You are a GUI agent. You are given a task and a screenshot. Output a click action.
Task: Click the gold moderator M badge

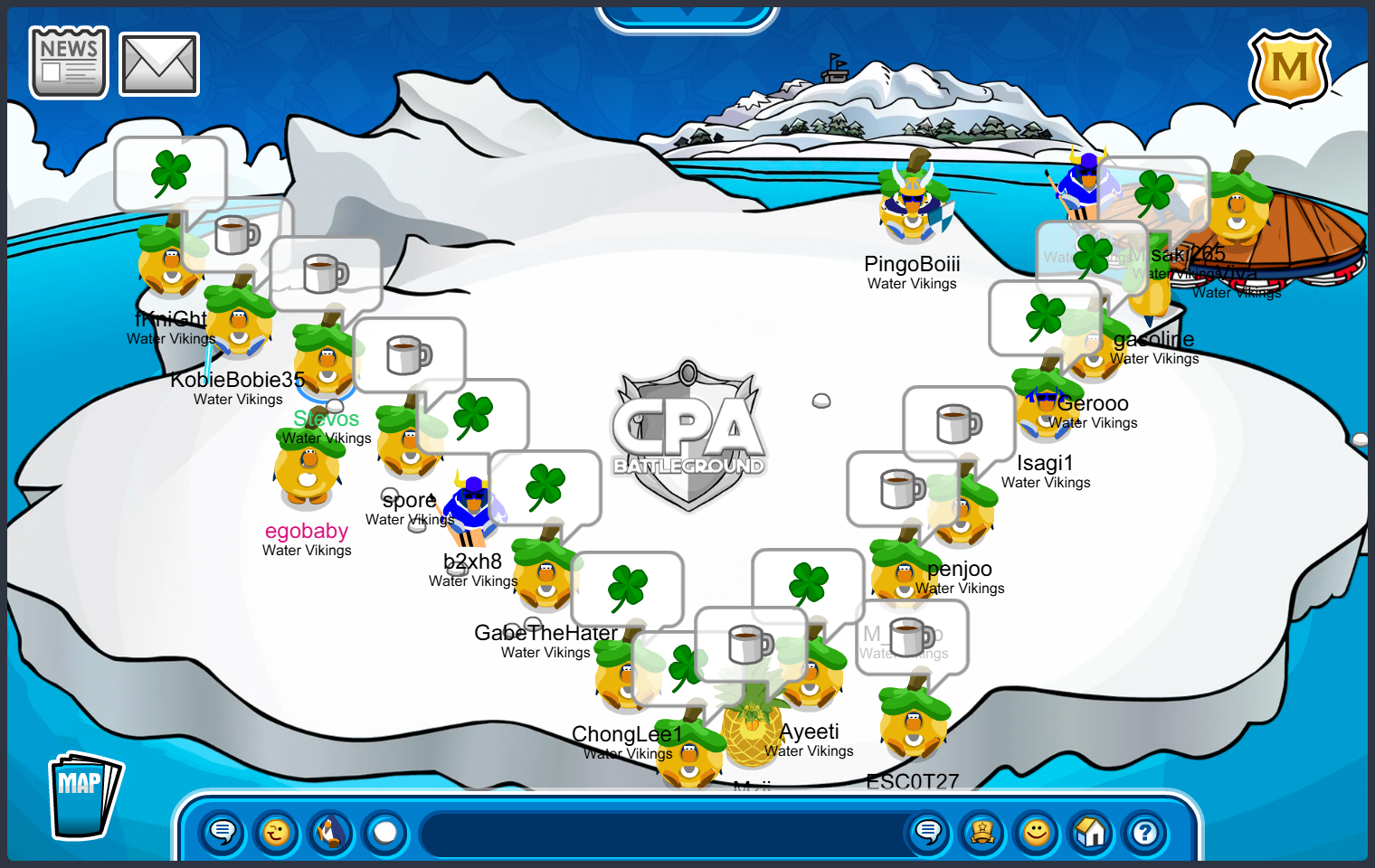pos(1289,68)
